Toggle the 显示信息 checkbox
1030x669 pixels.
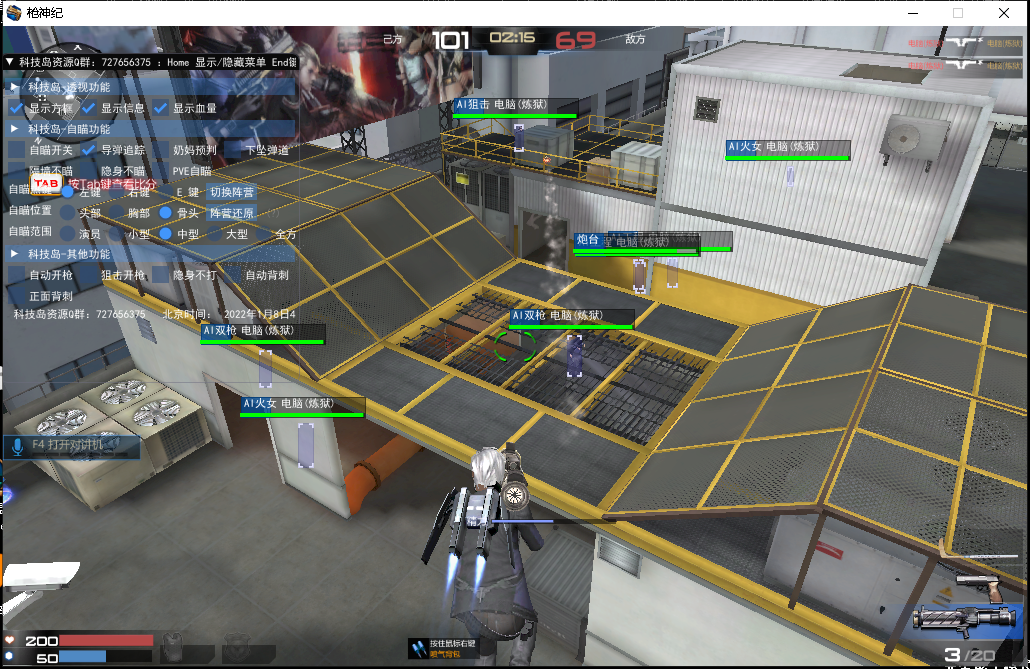coord(89,108)
